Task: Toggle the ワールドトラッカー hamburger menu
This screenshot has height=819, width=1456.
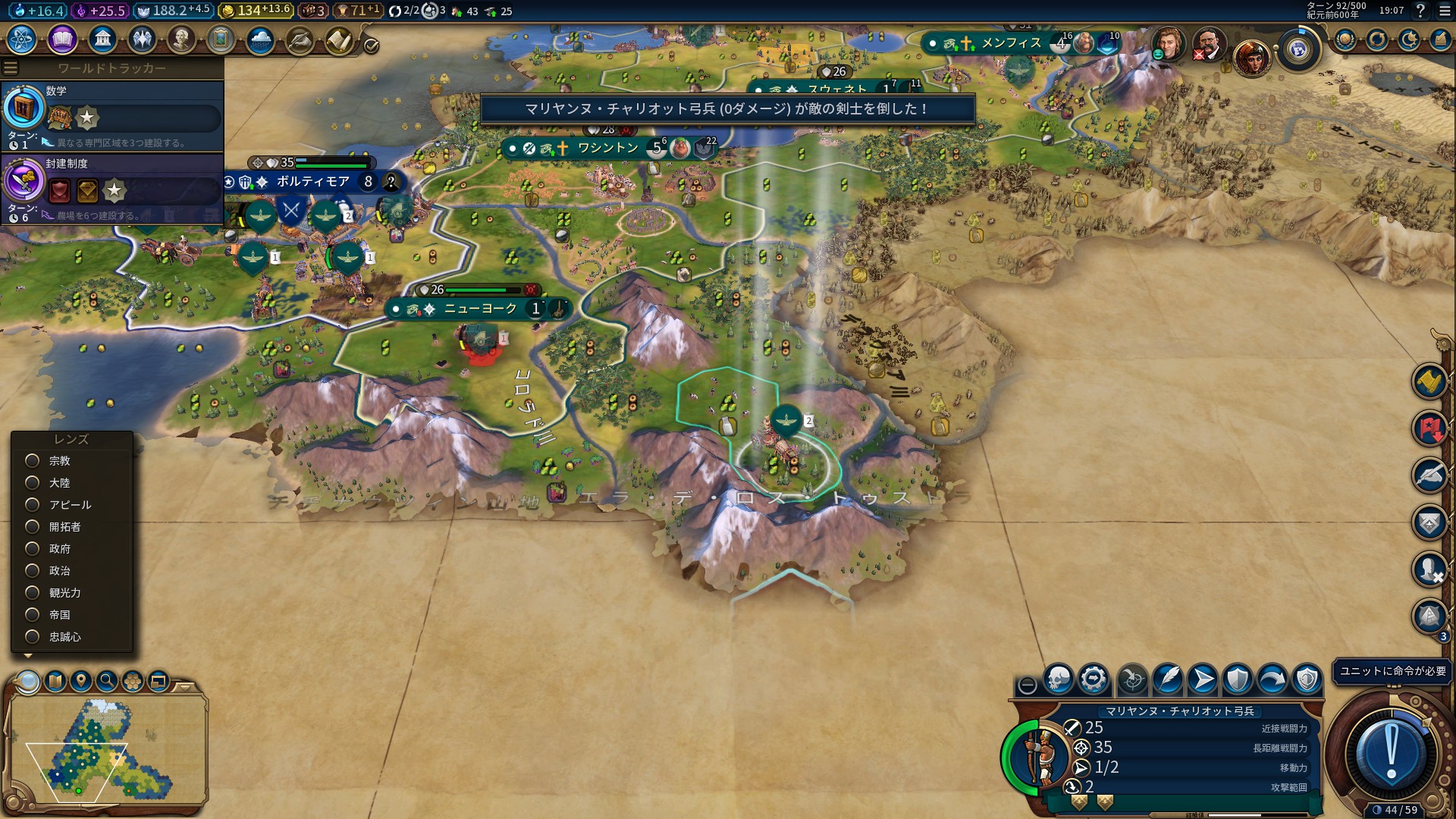Action: (11, 68)
